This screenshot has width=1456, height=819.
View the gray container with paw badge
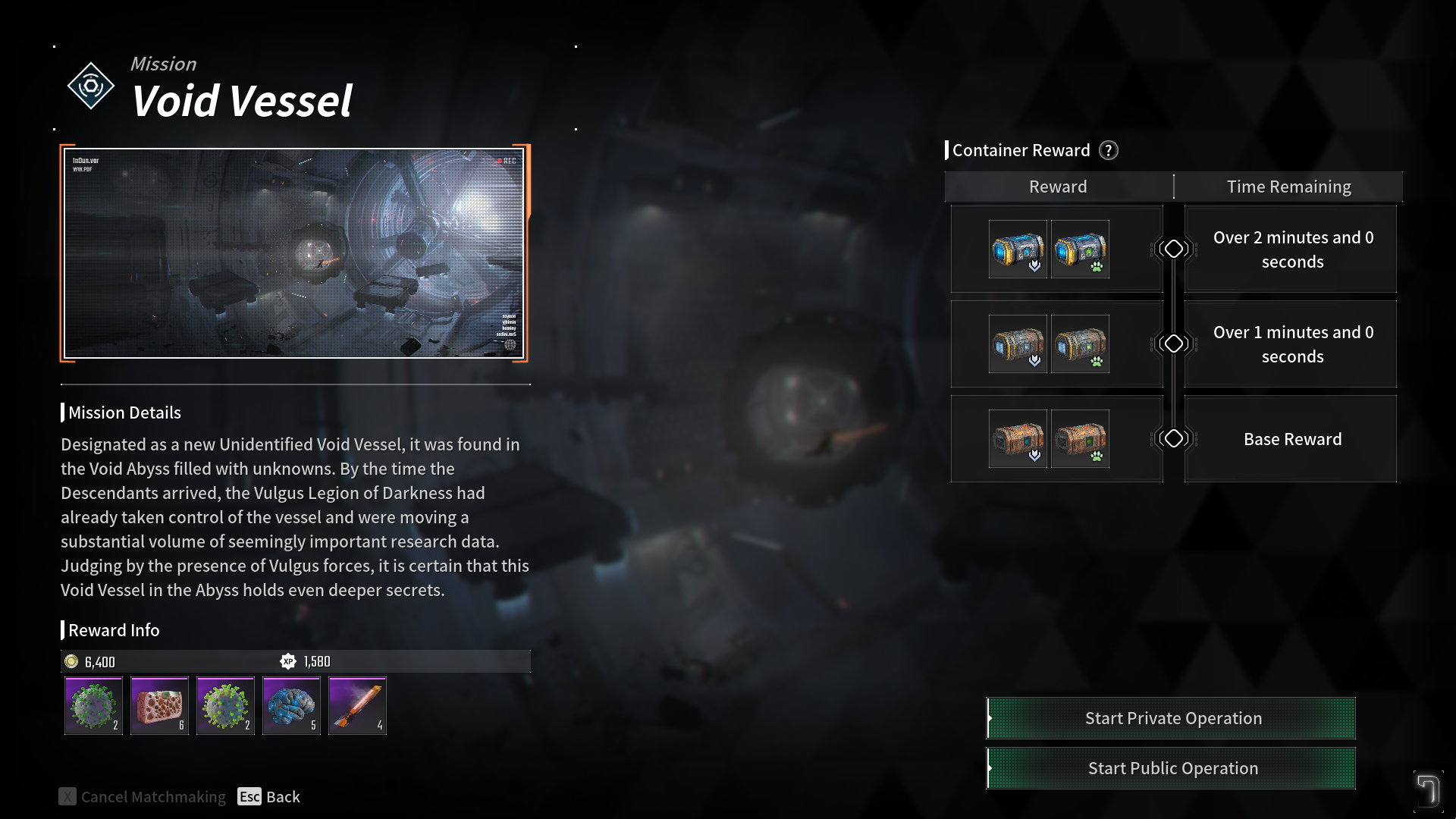pos(1080,344)
